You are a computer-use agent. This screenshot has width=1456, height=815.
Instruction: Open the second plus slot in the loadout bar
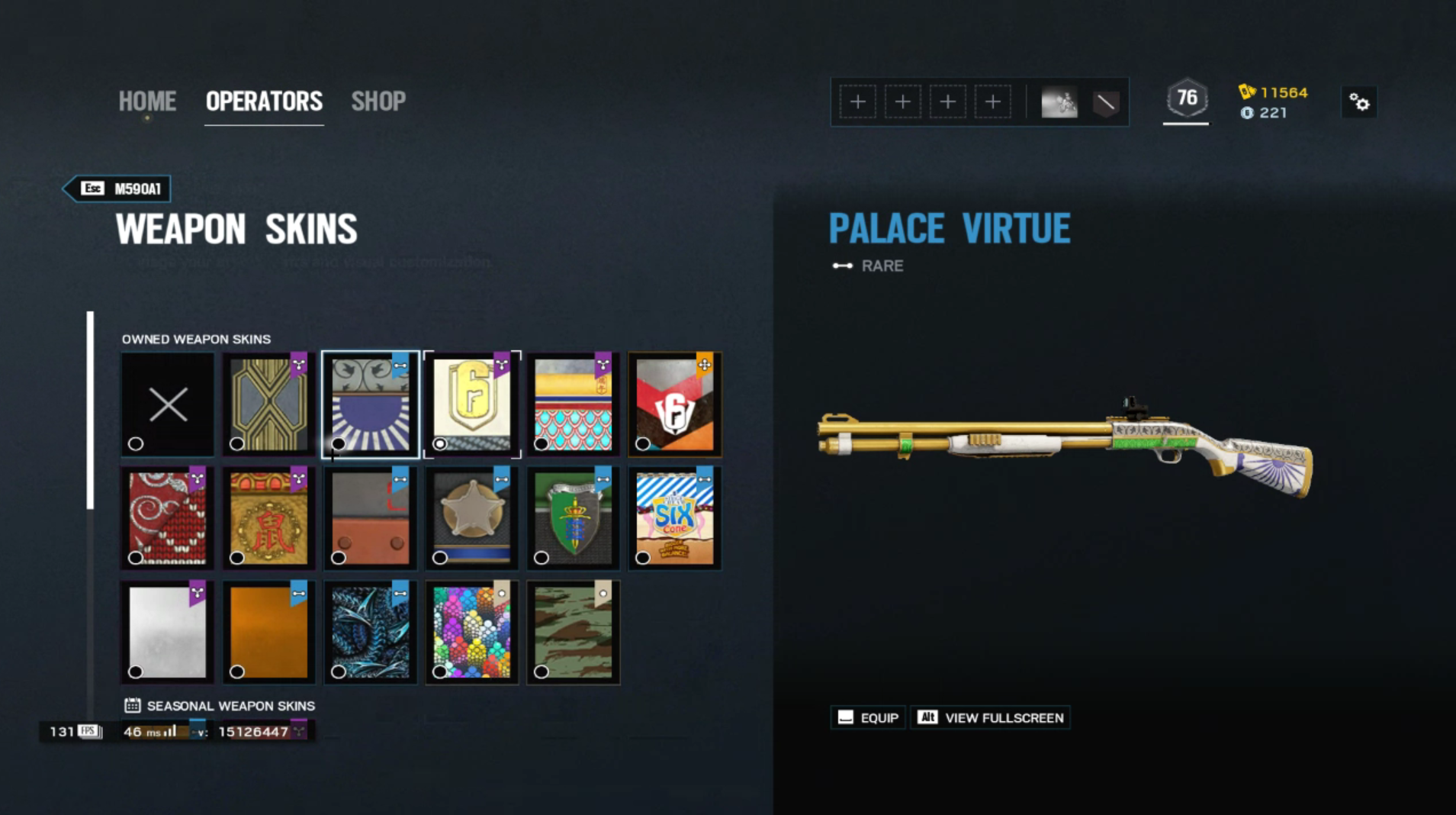pyautogui.click(x=904, y=101)
